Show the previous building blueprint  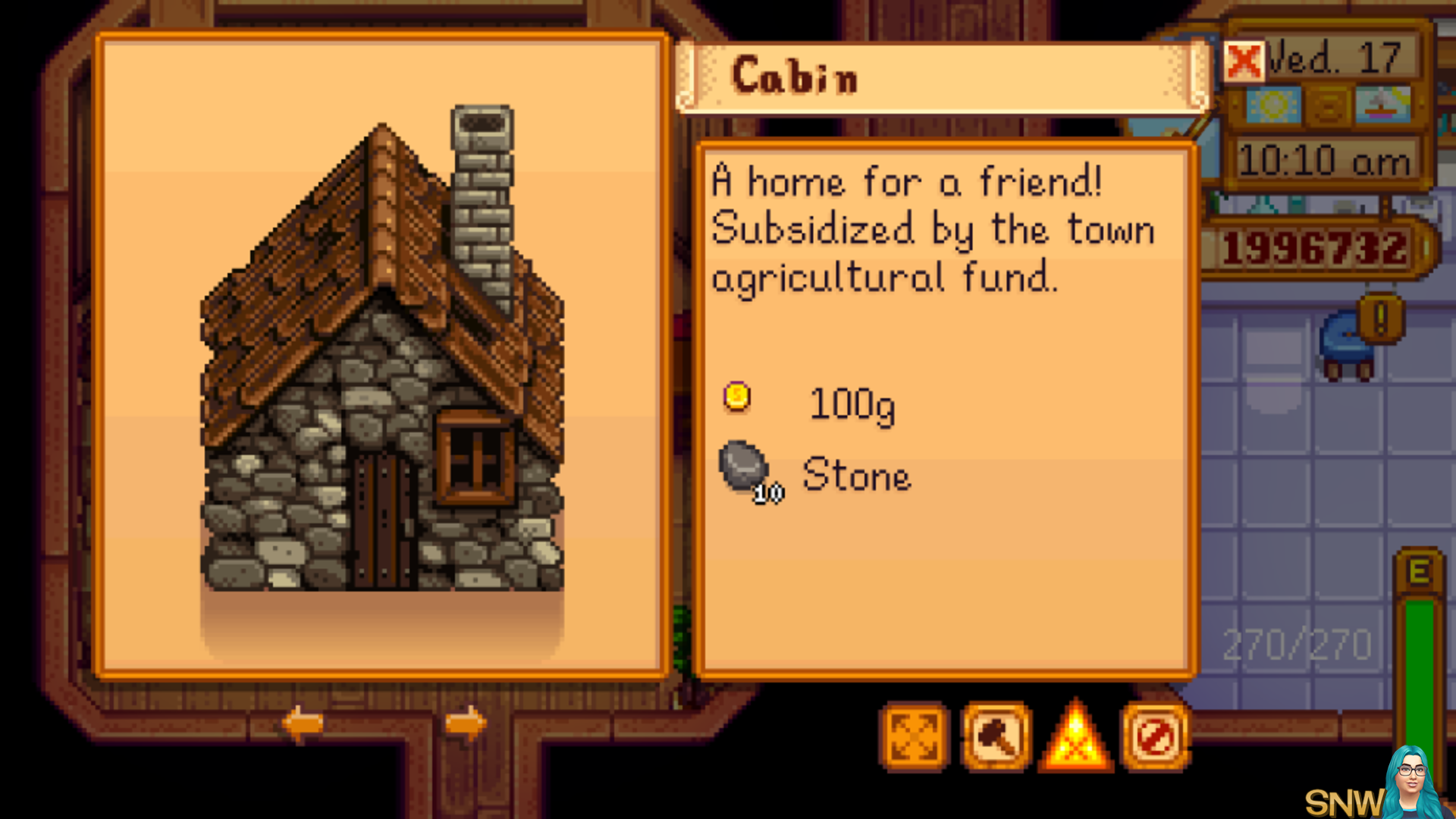[x=303, y=723]
